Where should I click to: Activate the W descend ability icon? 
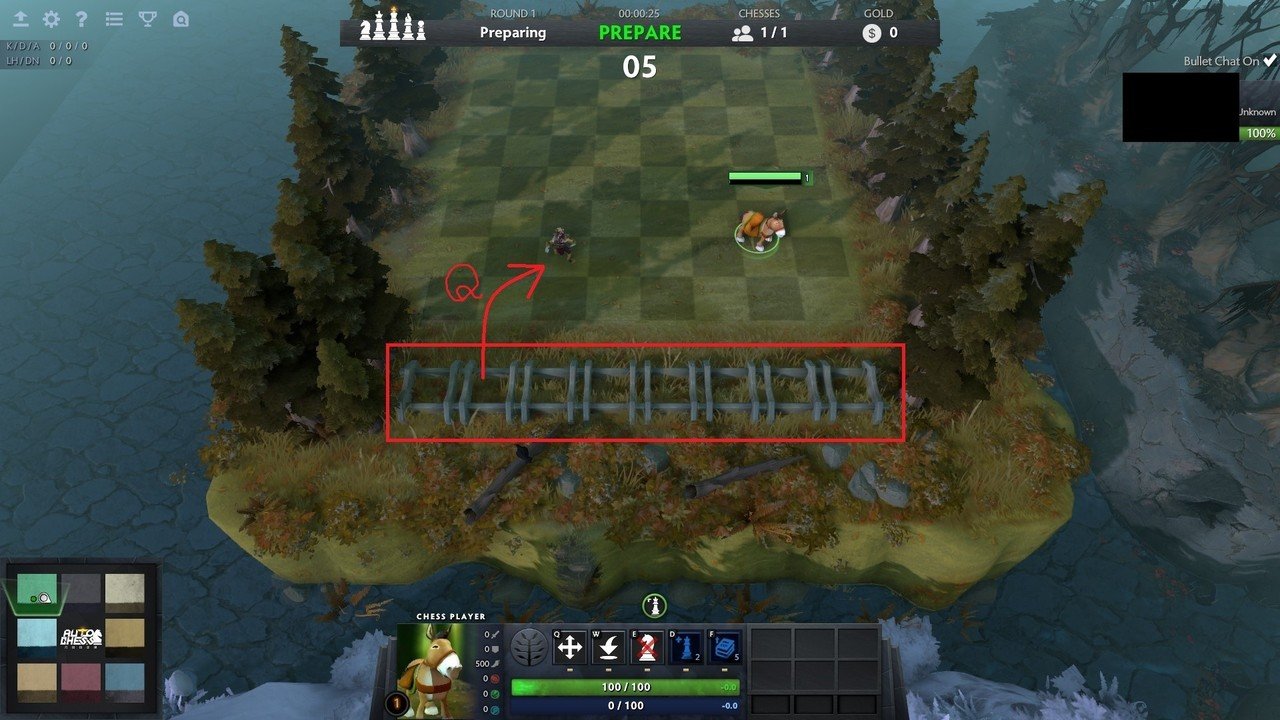pos(610,646)
